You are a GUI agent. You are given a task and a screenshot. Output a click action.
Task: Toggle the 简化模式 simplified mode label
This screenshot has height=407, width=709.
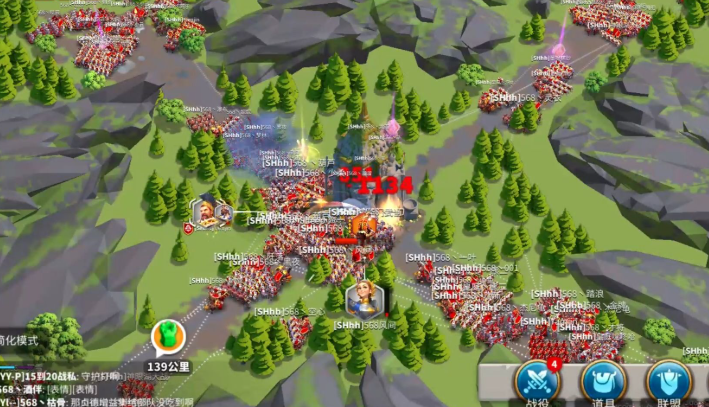tap(18, 340)
